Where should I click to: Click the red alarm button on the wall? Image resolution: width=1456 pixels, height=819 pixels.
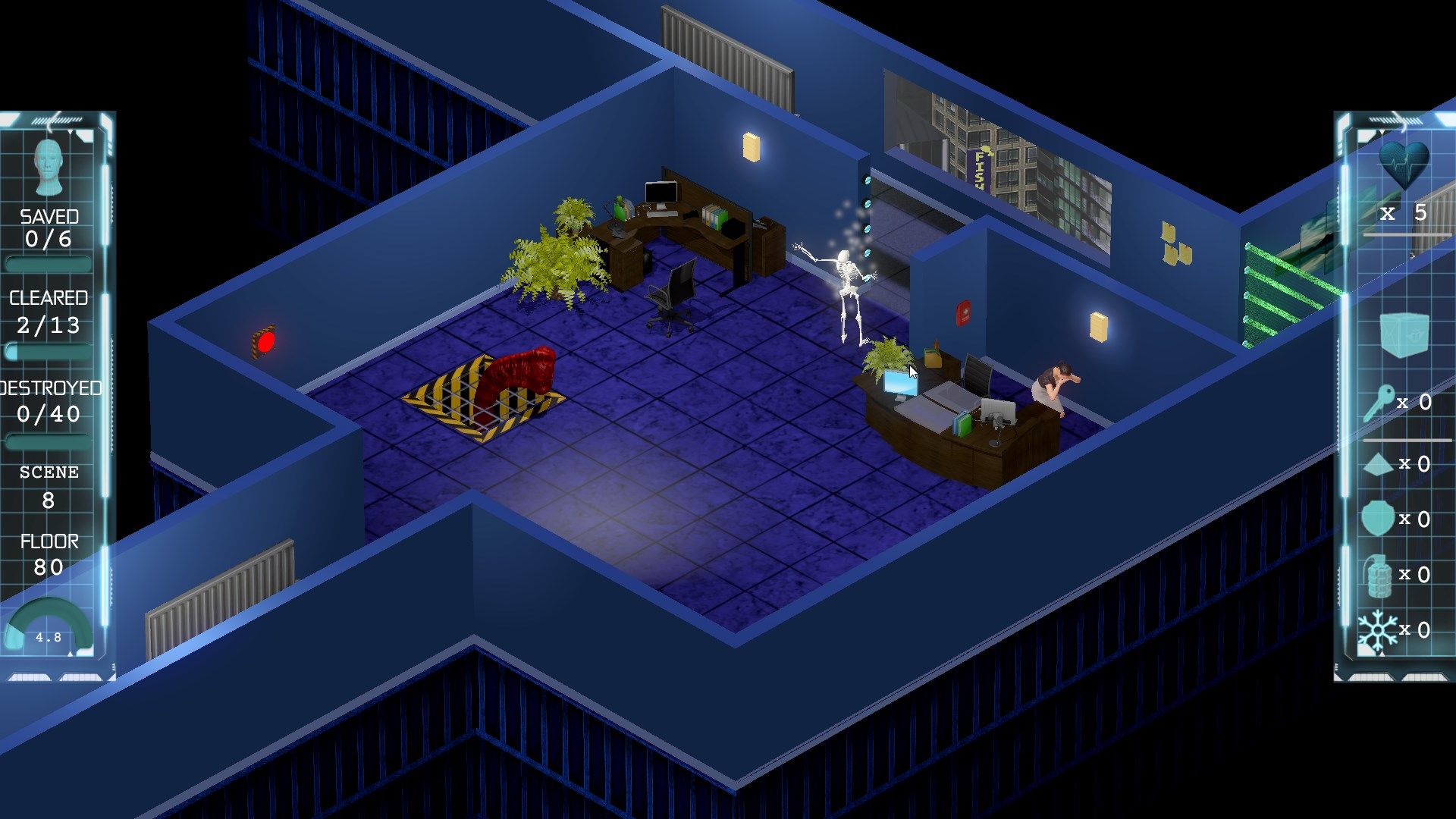[x=265, y=343]
